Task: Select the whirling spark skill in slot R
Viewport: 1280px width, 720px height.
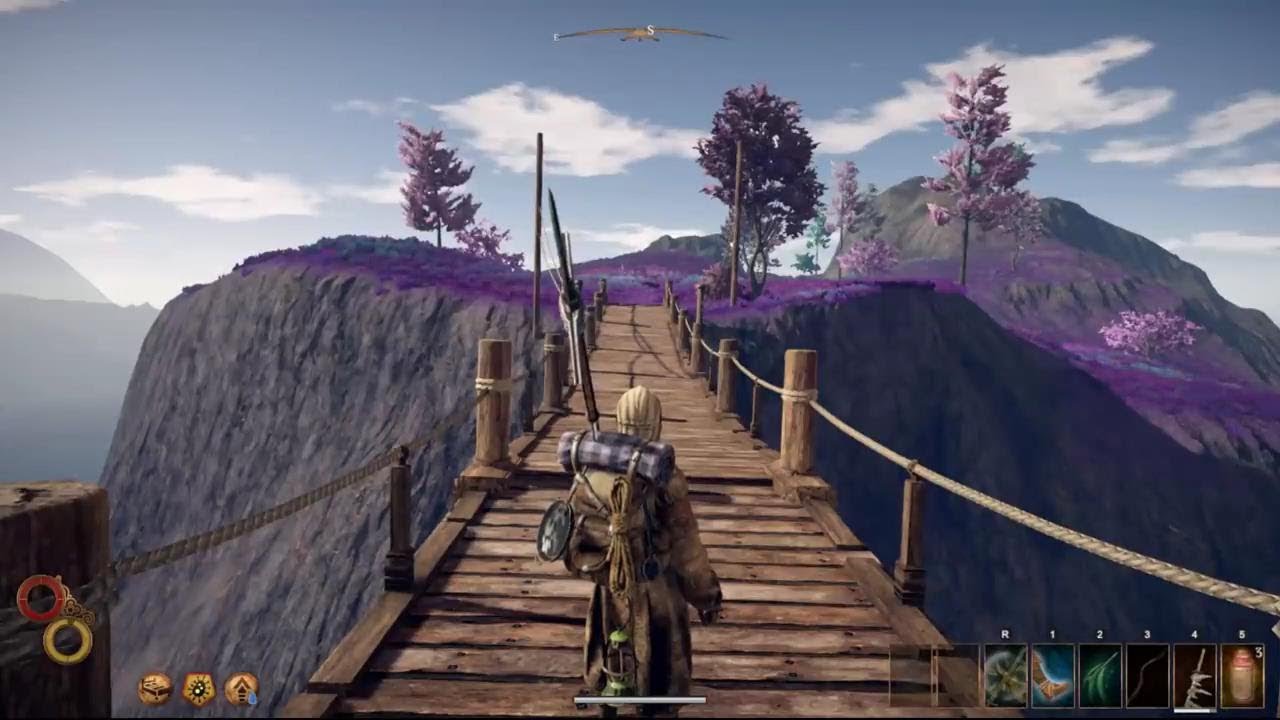Action: pos(1004,675)
